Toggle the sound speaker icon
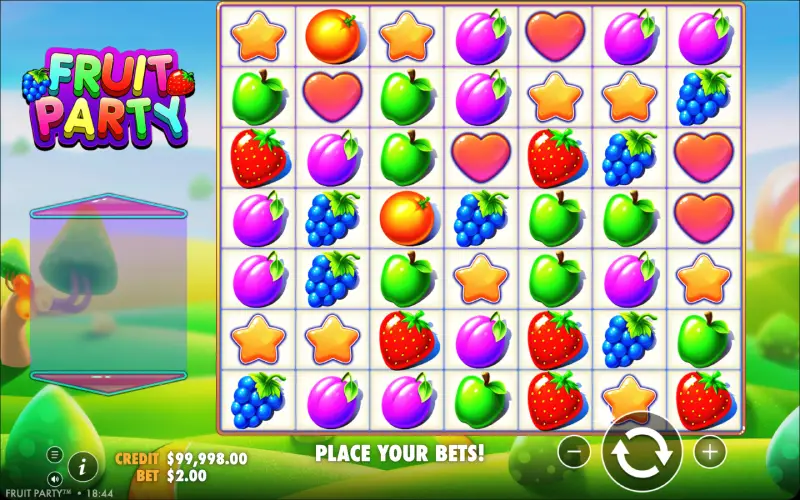Viewport: 800px width, 500px height. (x=55, y=479)
